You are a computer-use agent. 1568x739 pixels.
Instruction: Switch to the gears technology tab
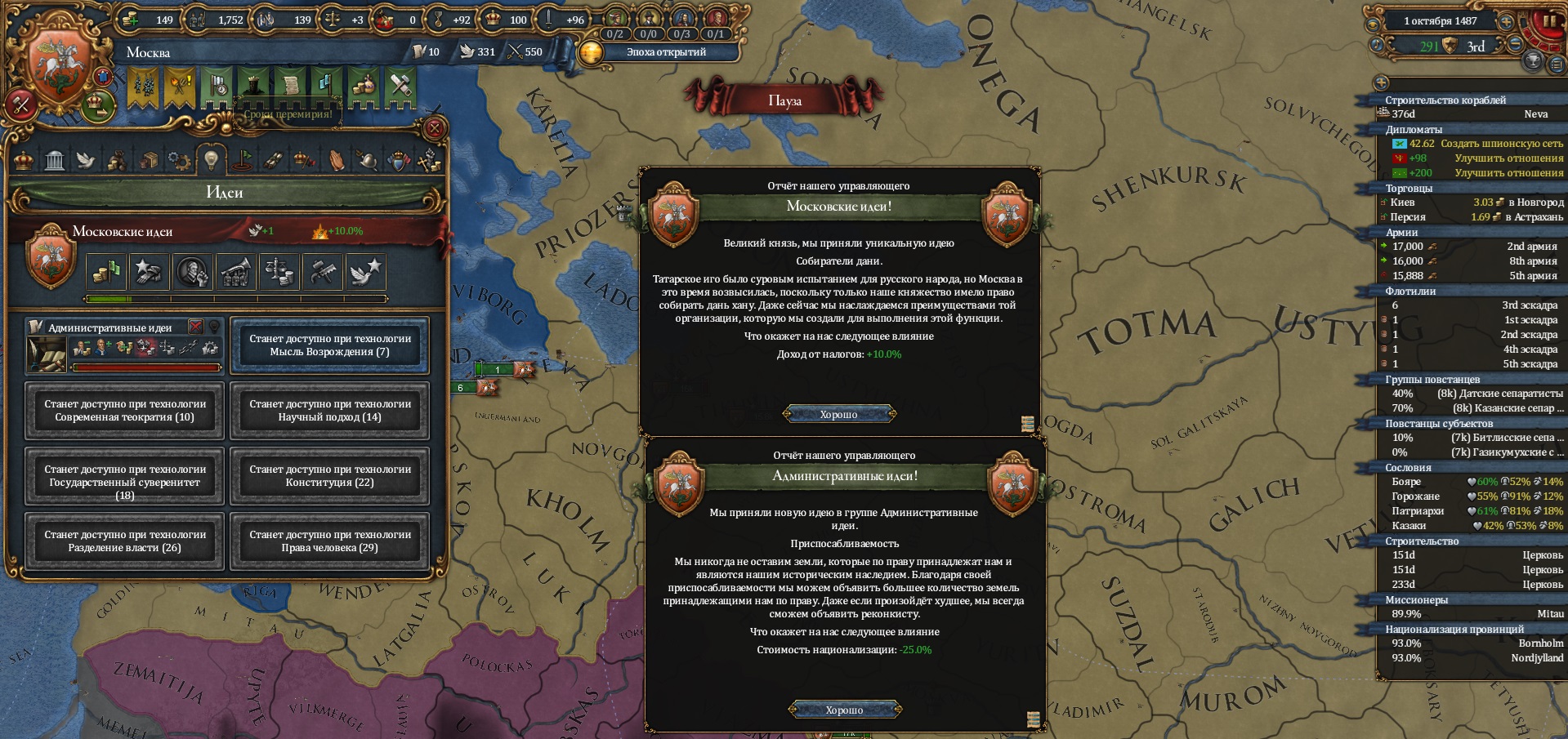tap(179, 160)
